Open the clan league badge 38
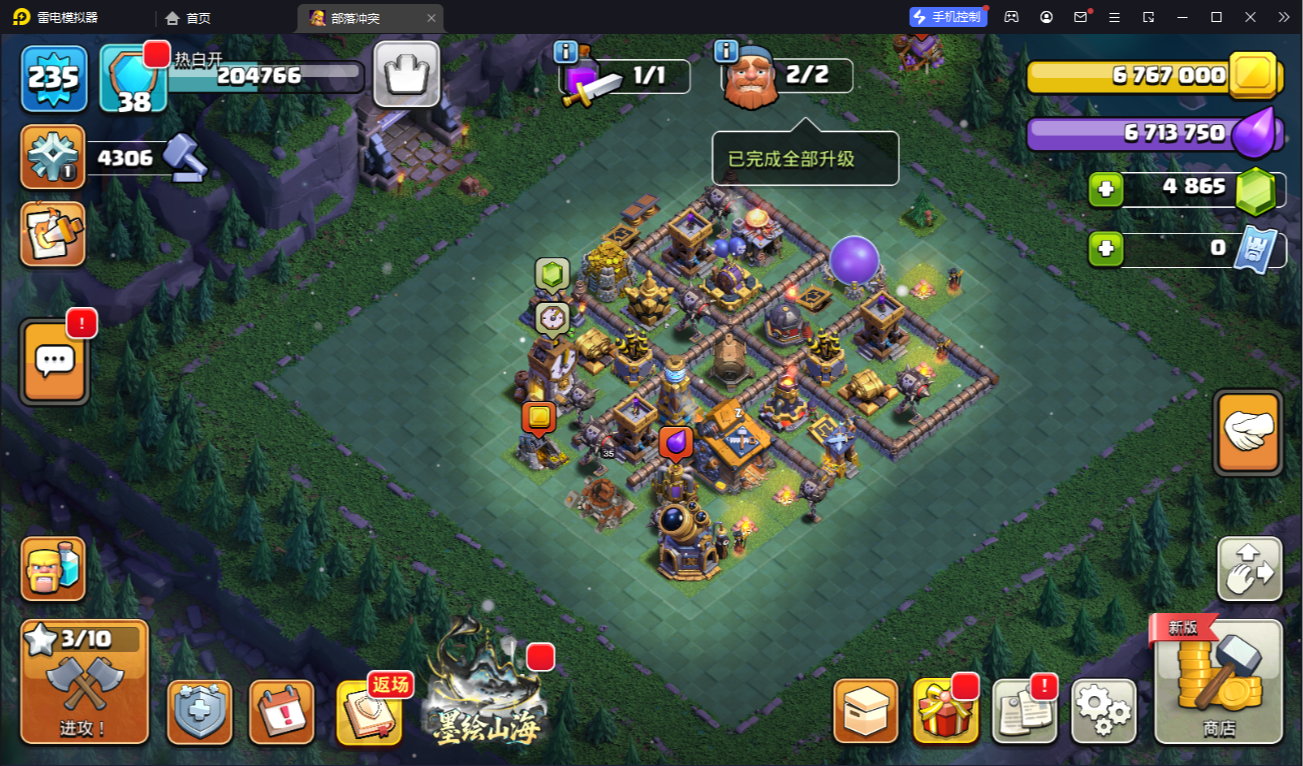Viewport: 1303px width, 766px height. 133,78
